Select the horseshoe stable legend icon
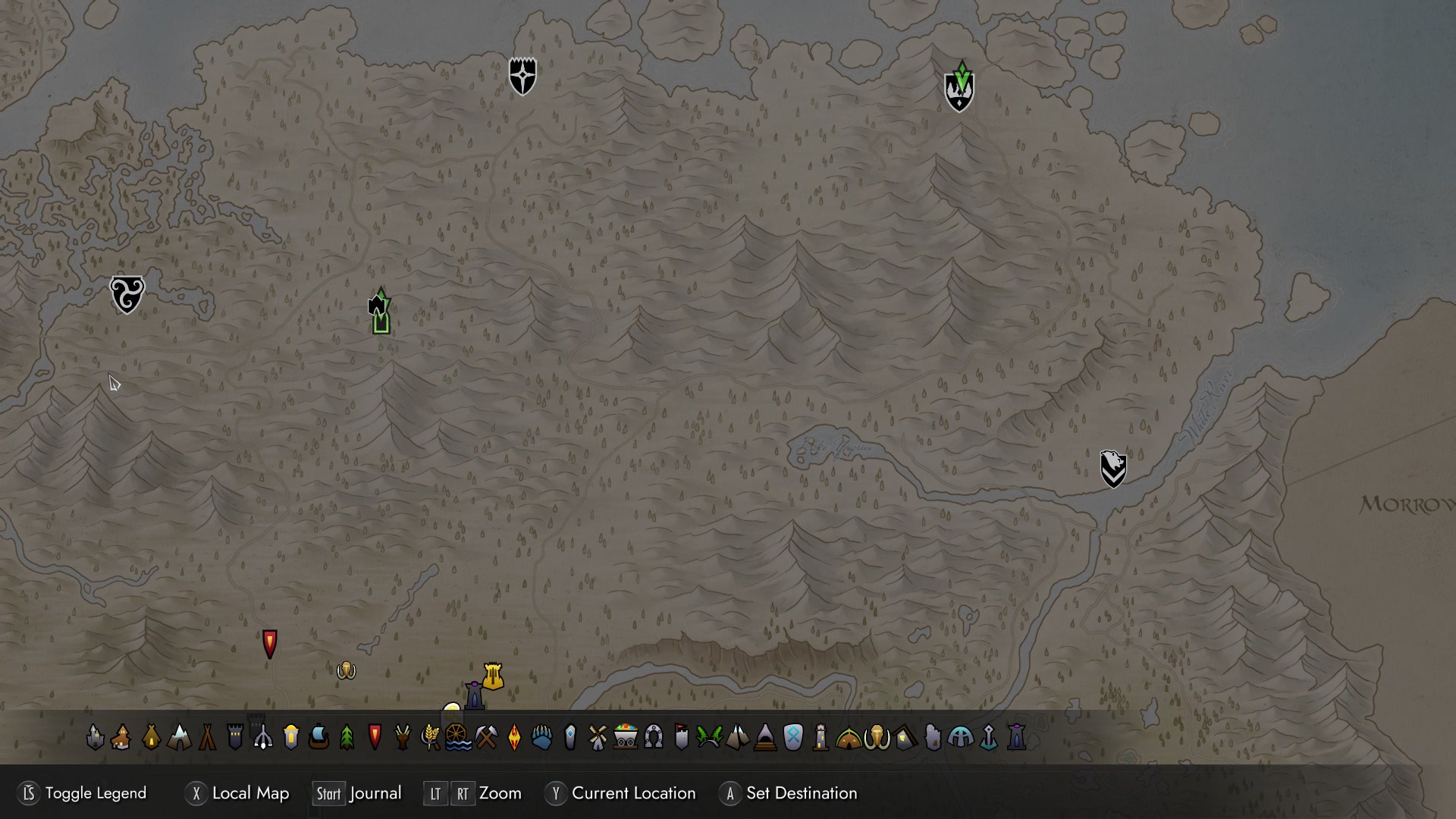Image resolution: width=1456 pixels, height=819 pixels. (654, 736)
